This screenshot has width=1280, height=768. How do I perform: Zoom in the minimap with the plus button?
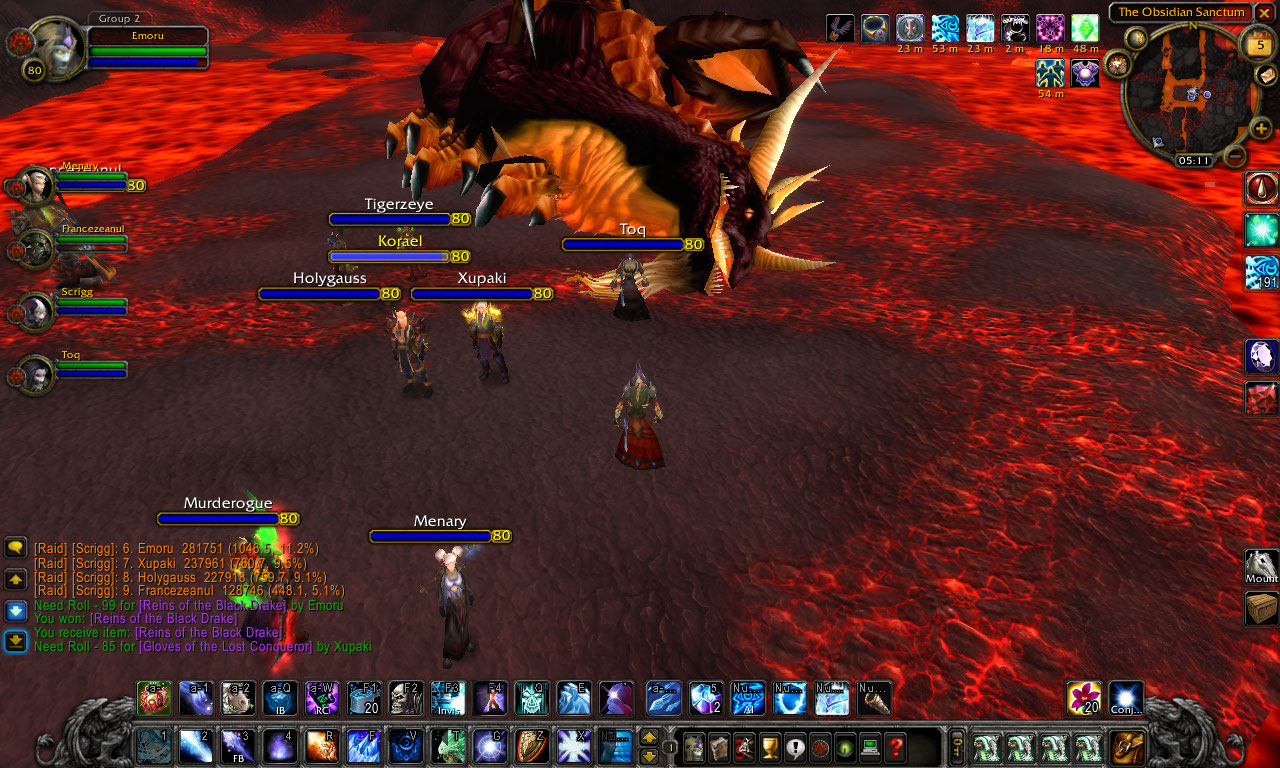1261,129
